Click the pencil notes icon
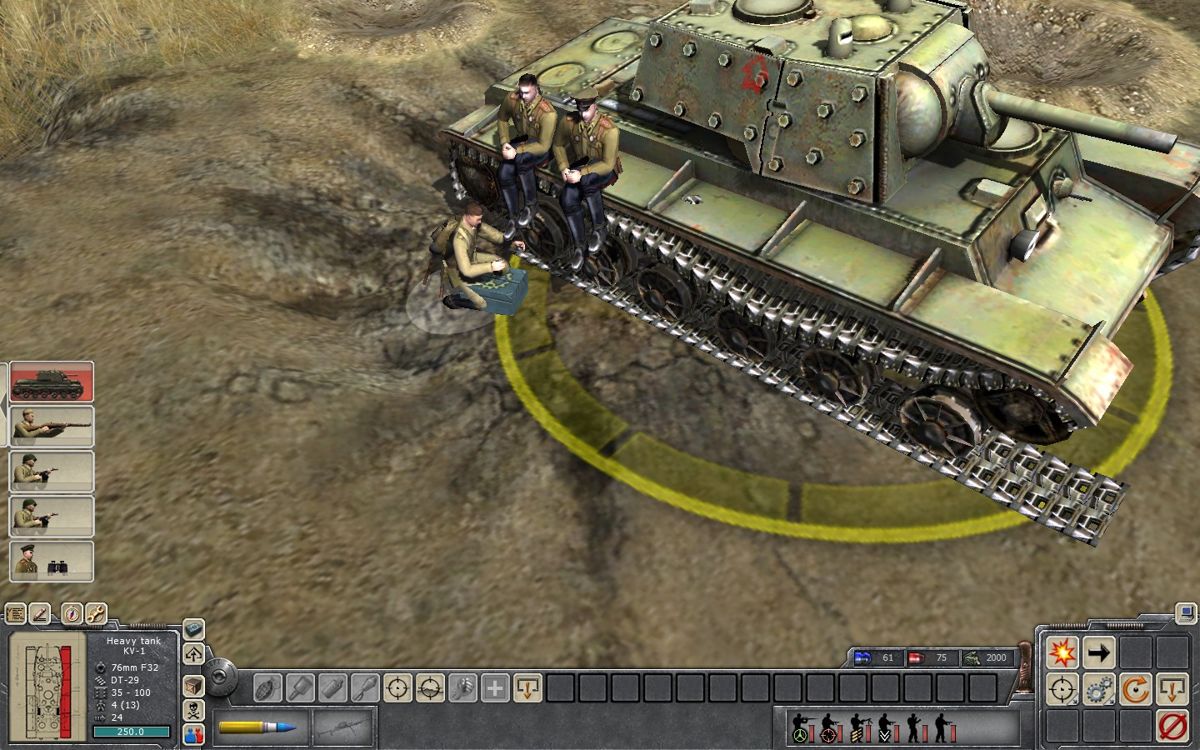Viewport: 1200px width, 750px height. coord(41,613)
